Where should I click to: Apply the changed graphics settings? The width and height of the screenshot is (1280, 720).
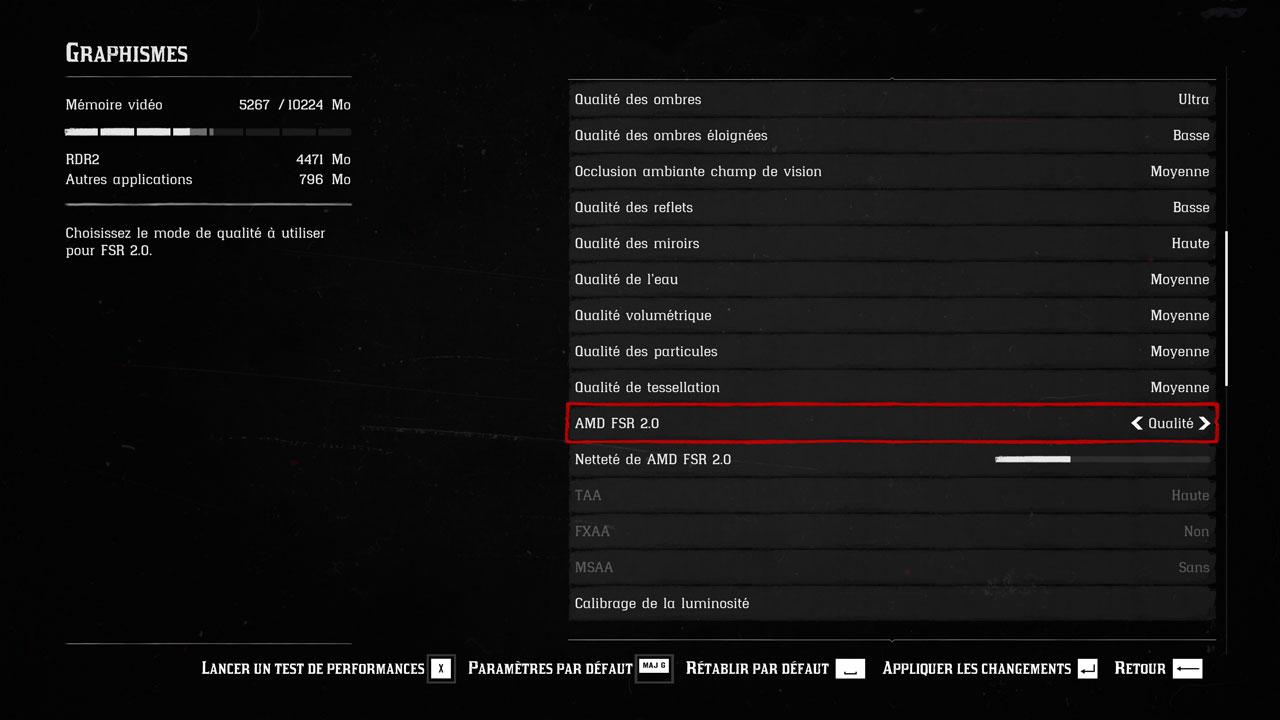coord(975,668)
